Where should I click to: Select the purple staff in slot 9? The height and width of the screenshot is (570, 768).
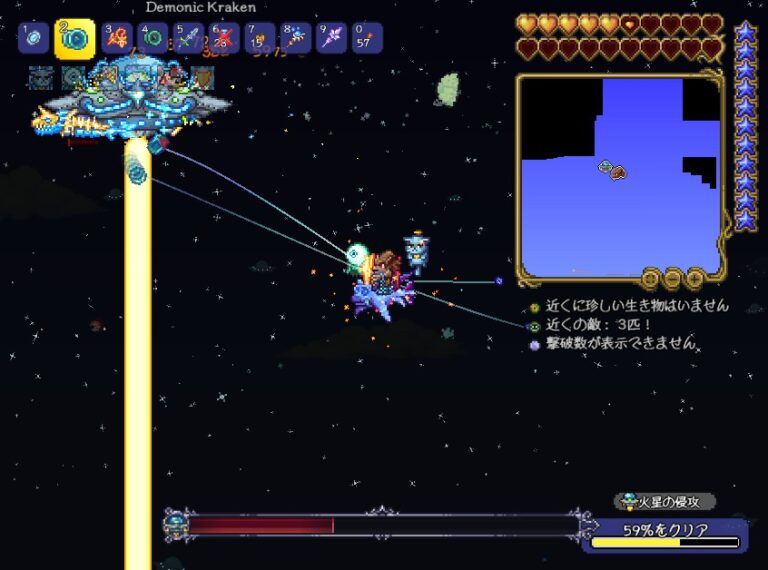pyautogui.click(x=331, y=39)
